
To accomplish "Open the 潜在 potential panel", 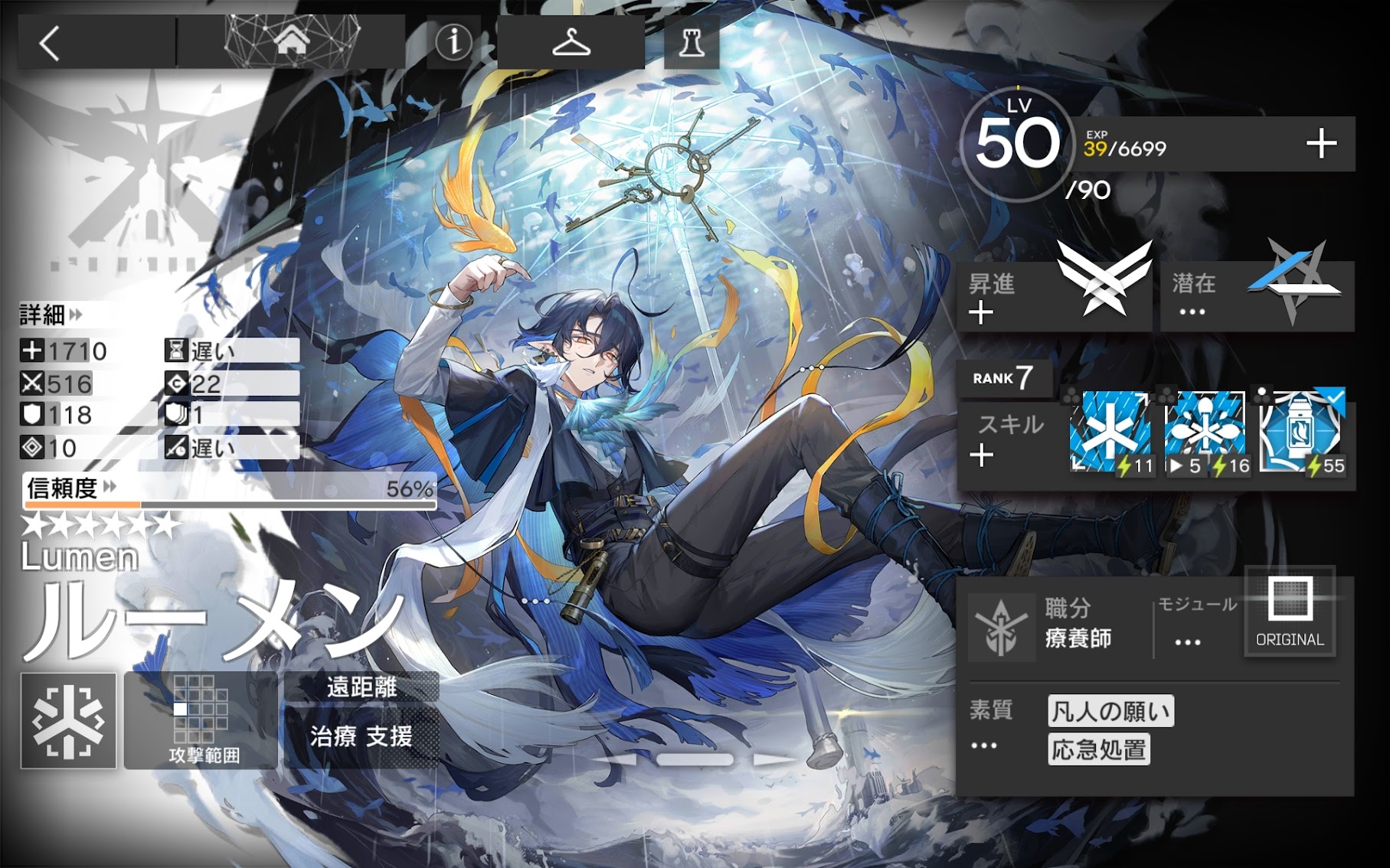I will [x=1257, y=296].
